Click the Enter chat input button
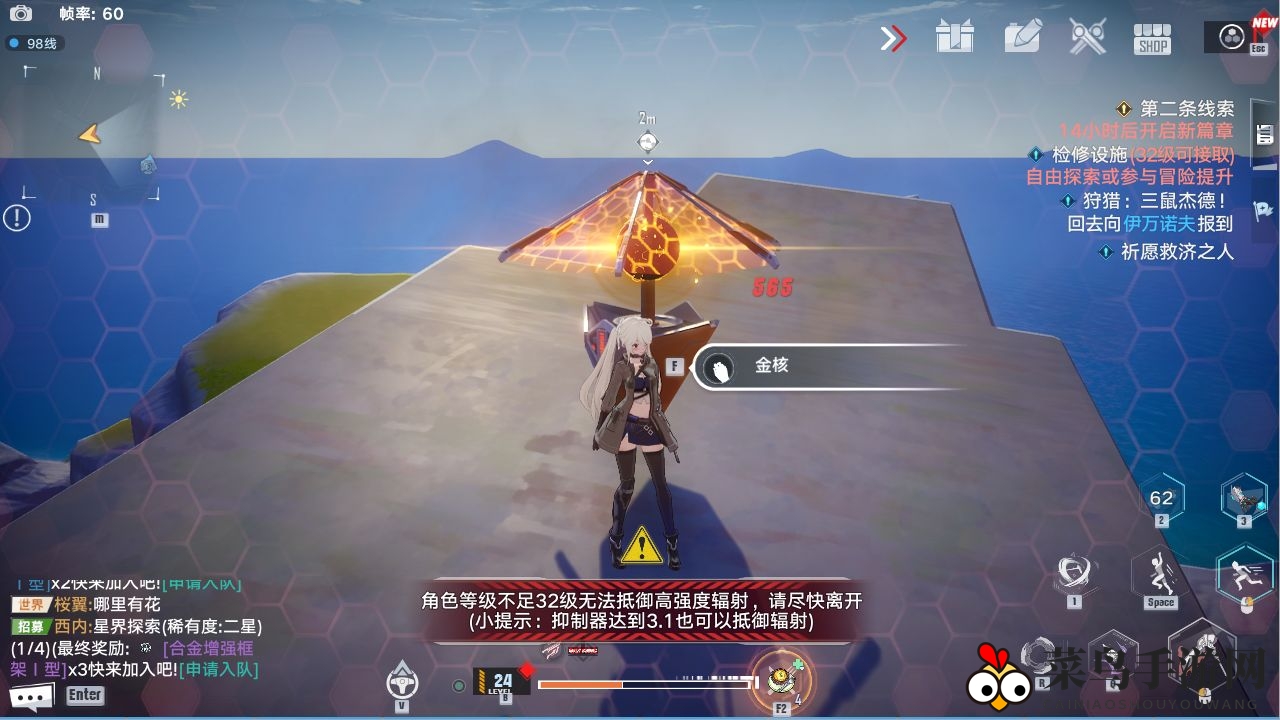Image resolution: width=1280 pixels, height=720 pixels. click(85, 695)
